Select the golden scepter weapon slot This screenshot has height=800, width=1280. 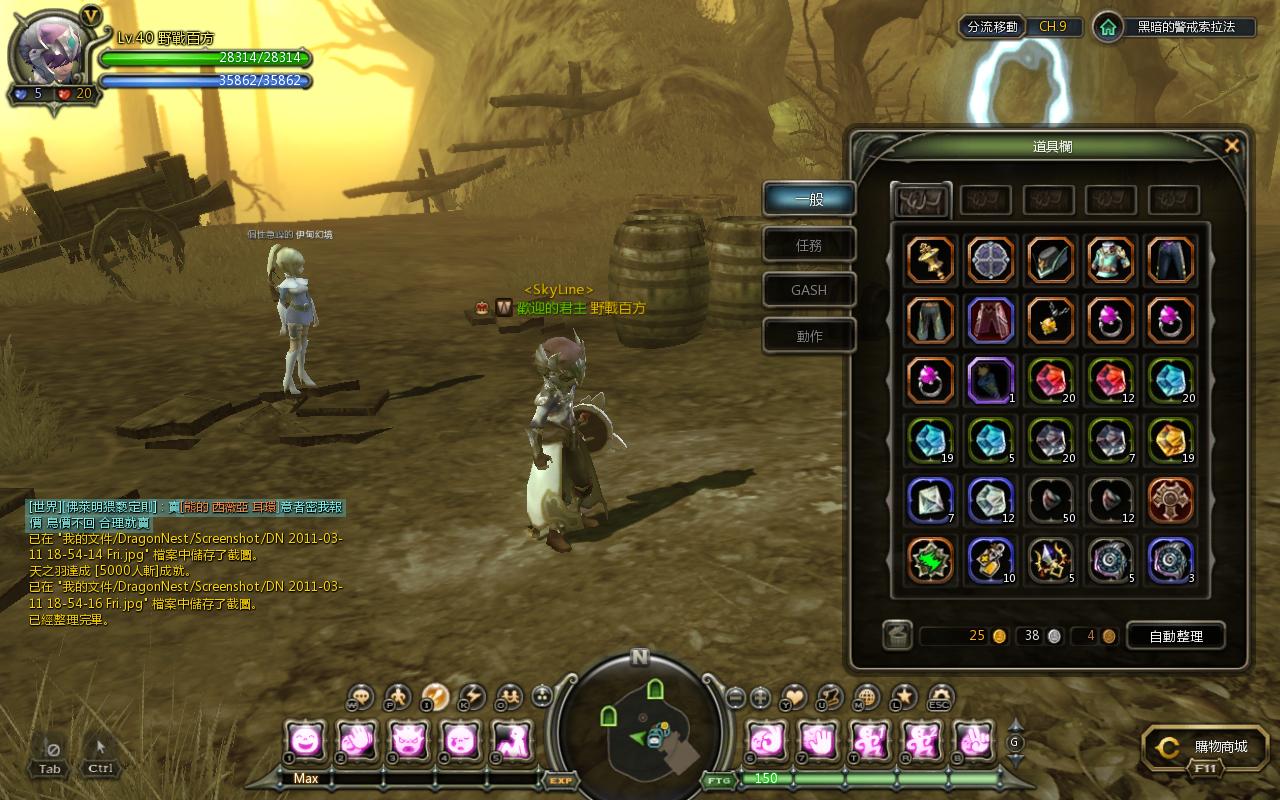click(x=931, y=260)
